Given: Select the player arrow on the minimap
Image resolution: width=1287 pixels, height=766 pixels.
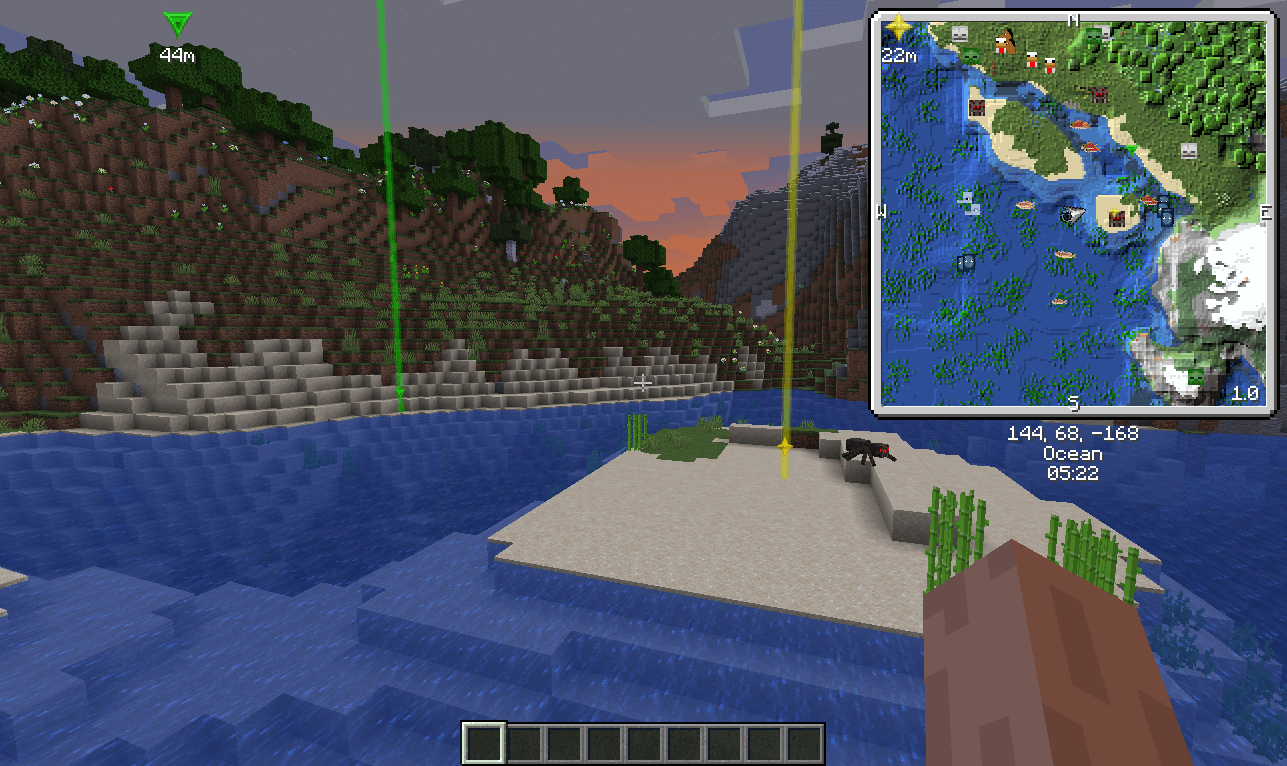Looking at the screenshot, I should 1073,213.
